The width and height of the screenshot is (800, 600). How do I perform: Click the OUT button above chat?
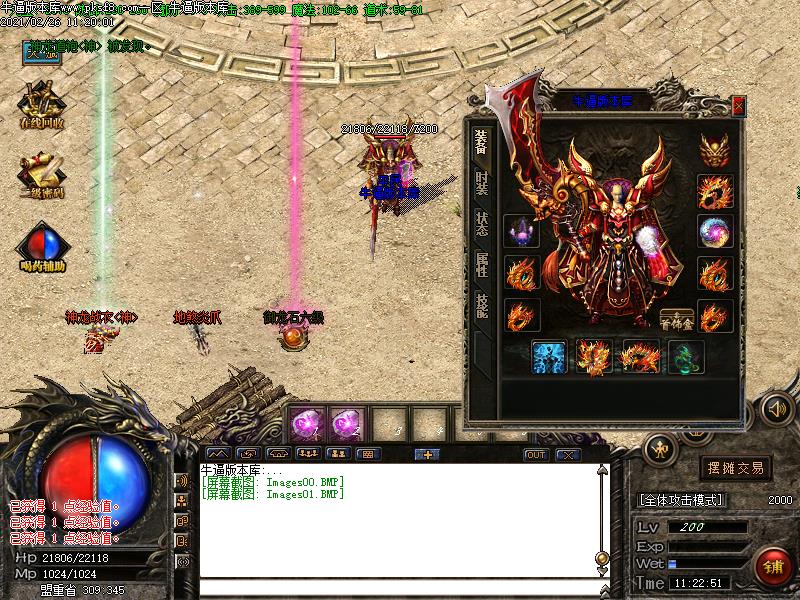pyautogui.click(x=536, y=455)
